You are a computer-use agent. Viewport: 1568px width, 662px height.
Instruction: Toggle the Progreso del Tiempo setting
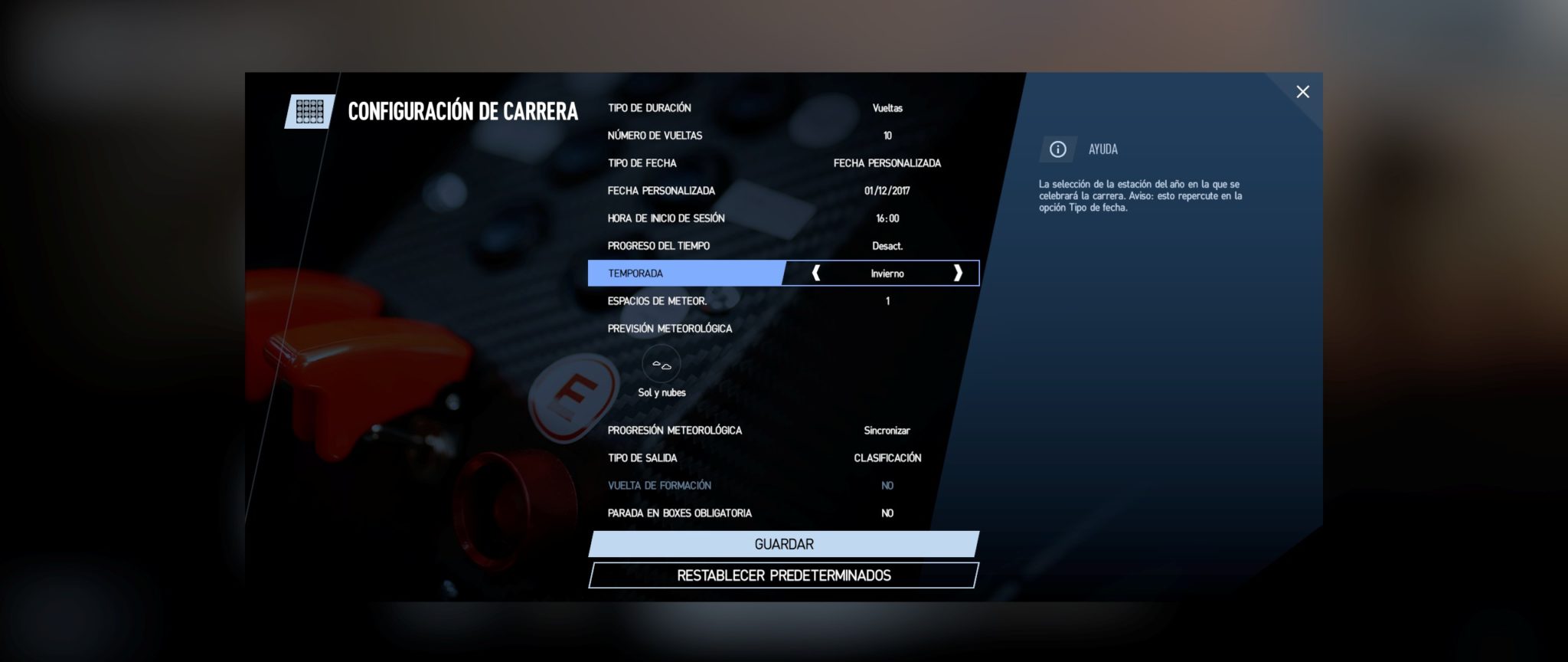pos(782,246)
